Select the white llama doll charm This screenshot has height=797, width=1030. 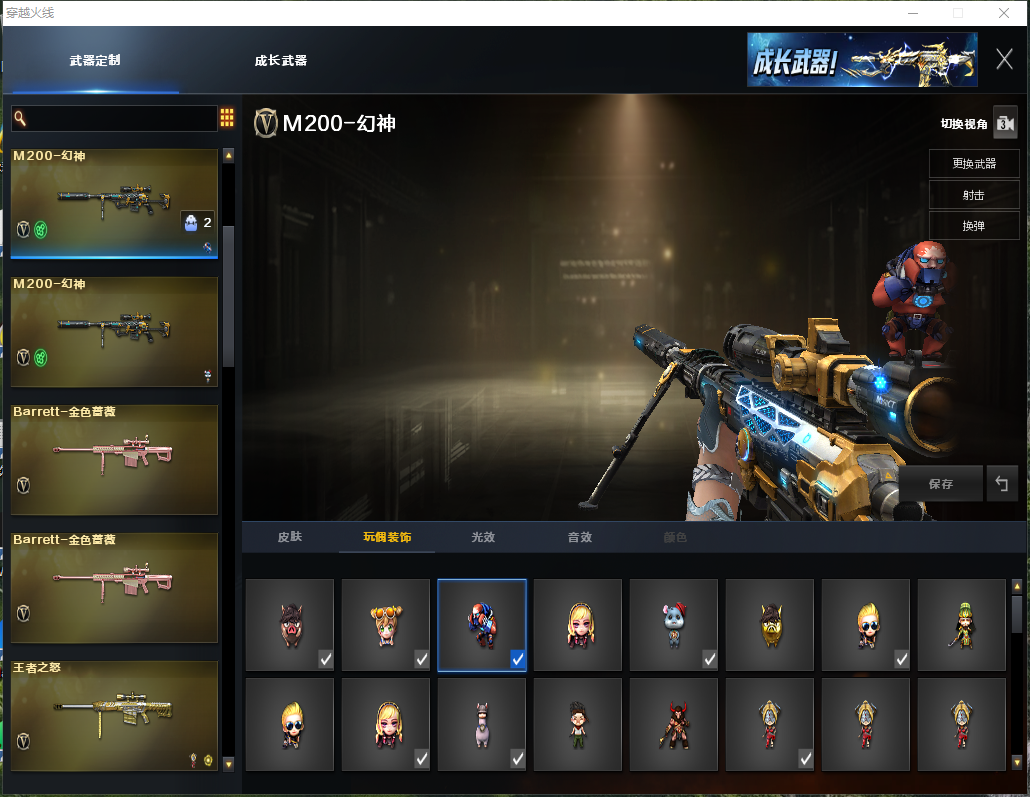pos(482,724)
